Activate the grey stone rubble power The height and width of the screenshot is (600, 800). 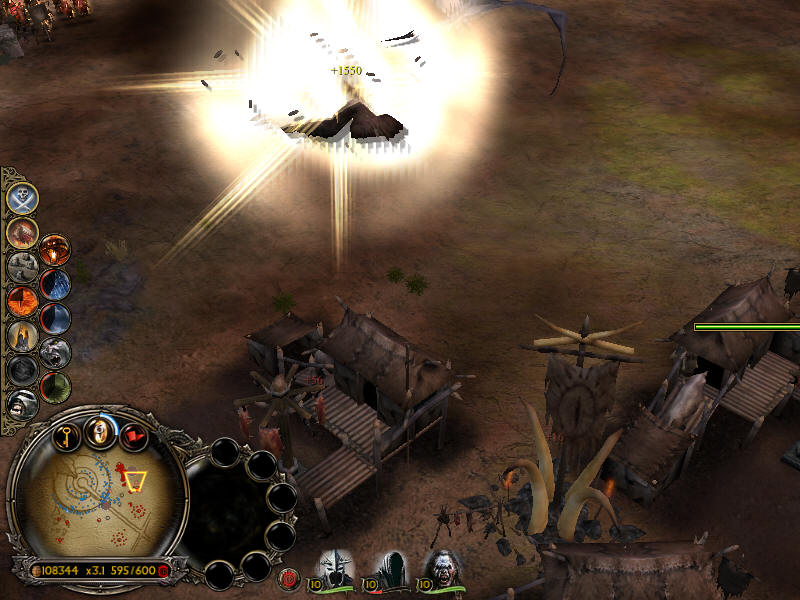pos(22,267)
